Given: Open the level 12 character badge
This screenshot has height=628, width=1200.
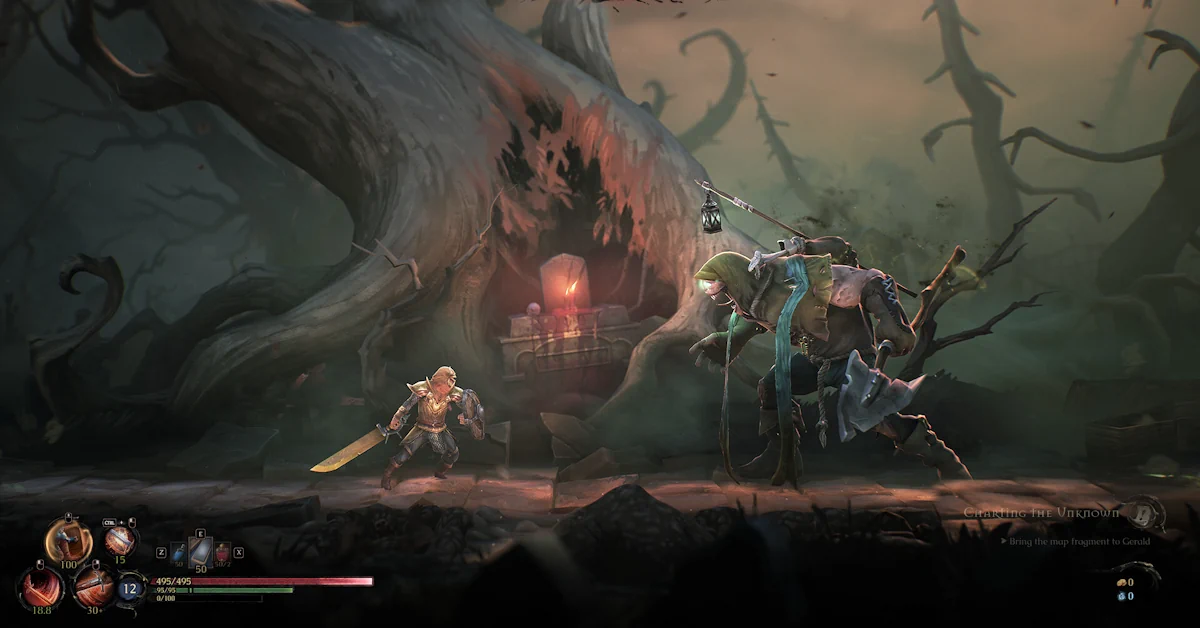Looking at the screenshot, I should coord(131,588).
